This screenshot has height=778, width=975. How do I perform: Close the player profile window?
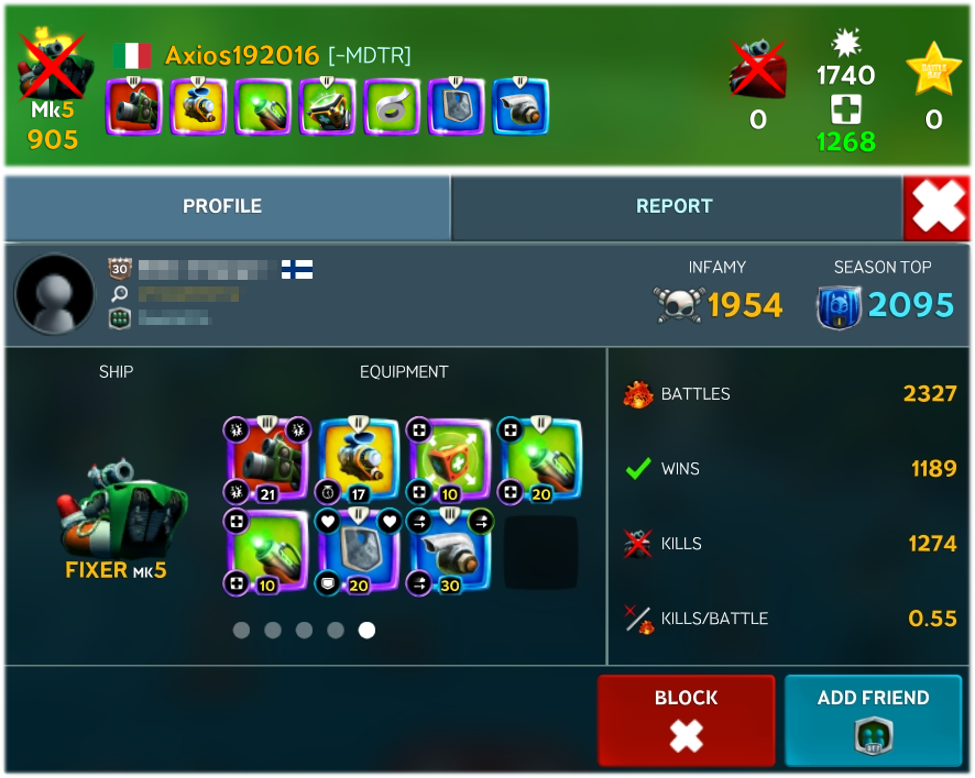pos(938,206)
